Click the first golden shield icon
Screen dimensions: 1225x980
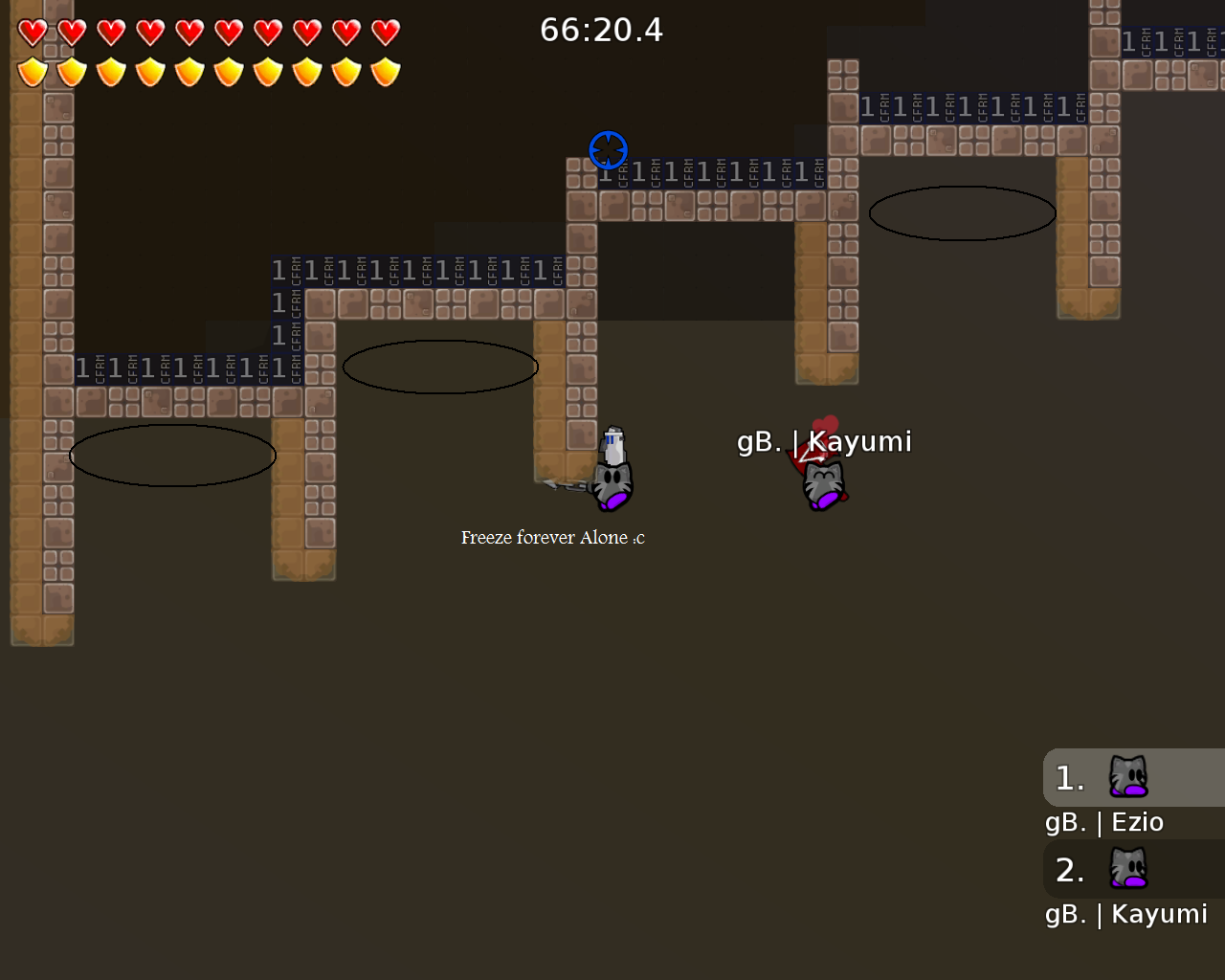pyautogui.click(x=30, y=71)
